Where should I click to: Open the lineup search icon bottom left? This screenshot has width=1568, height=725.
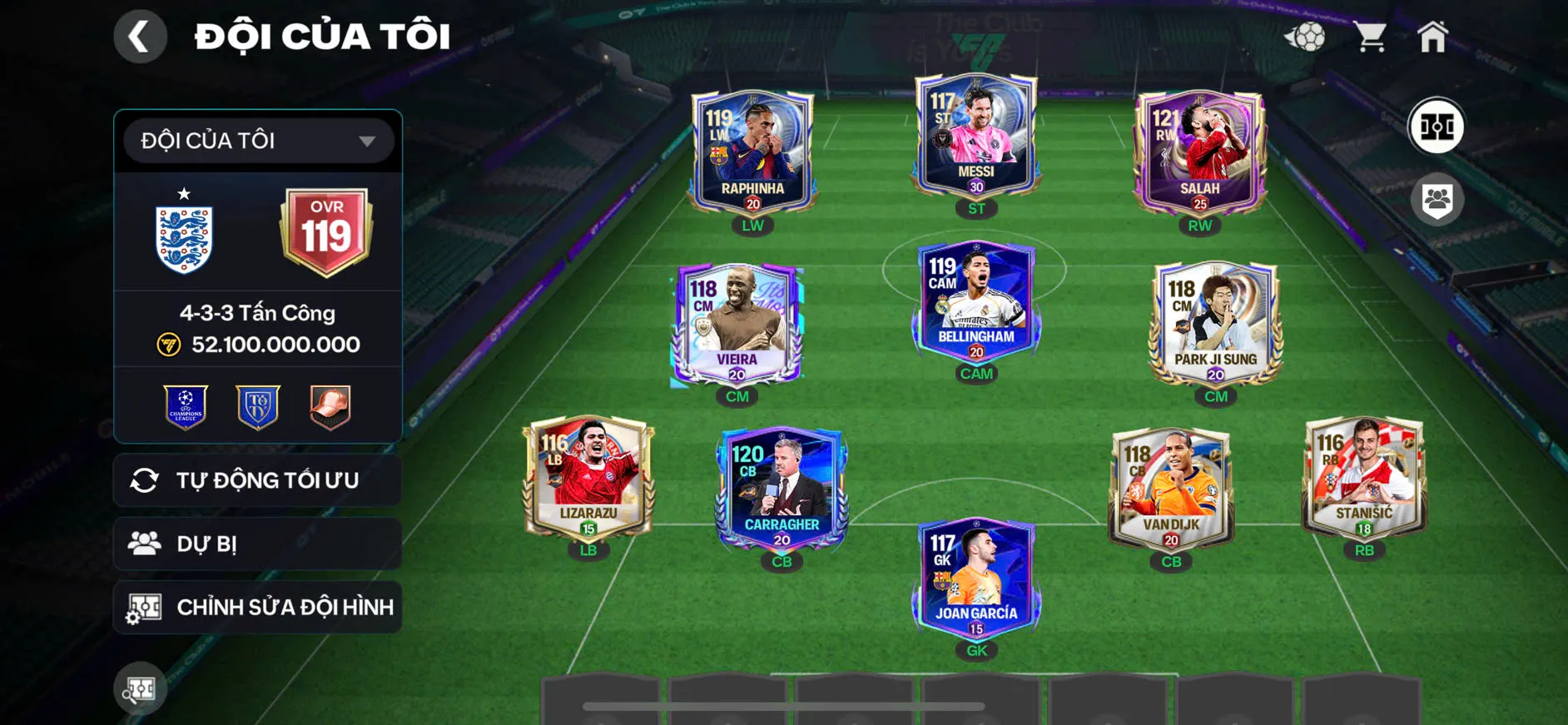tap(141, 689)
